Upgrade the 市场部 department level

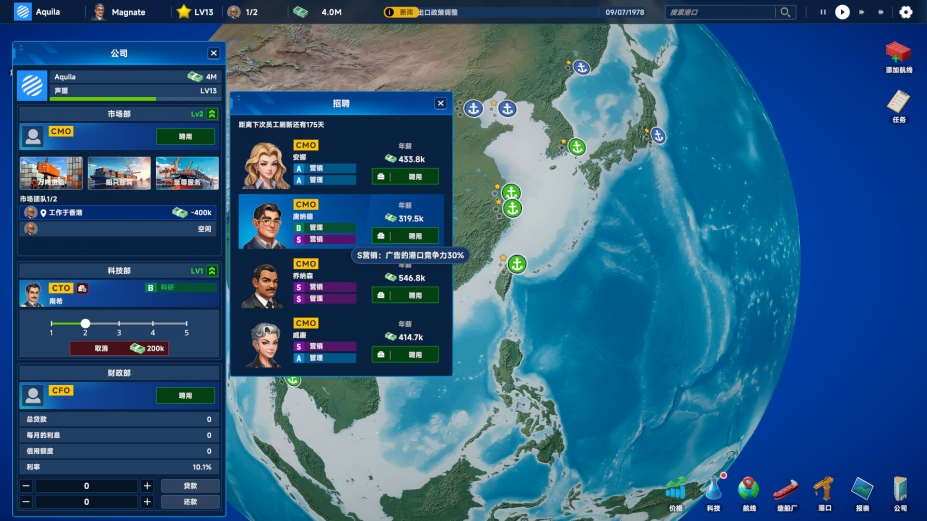point(212,114)
